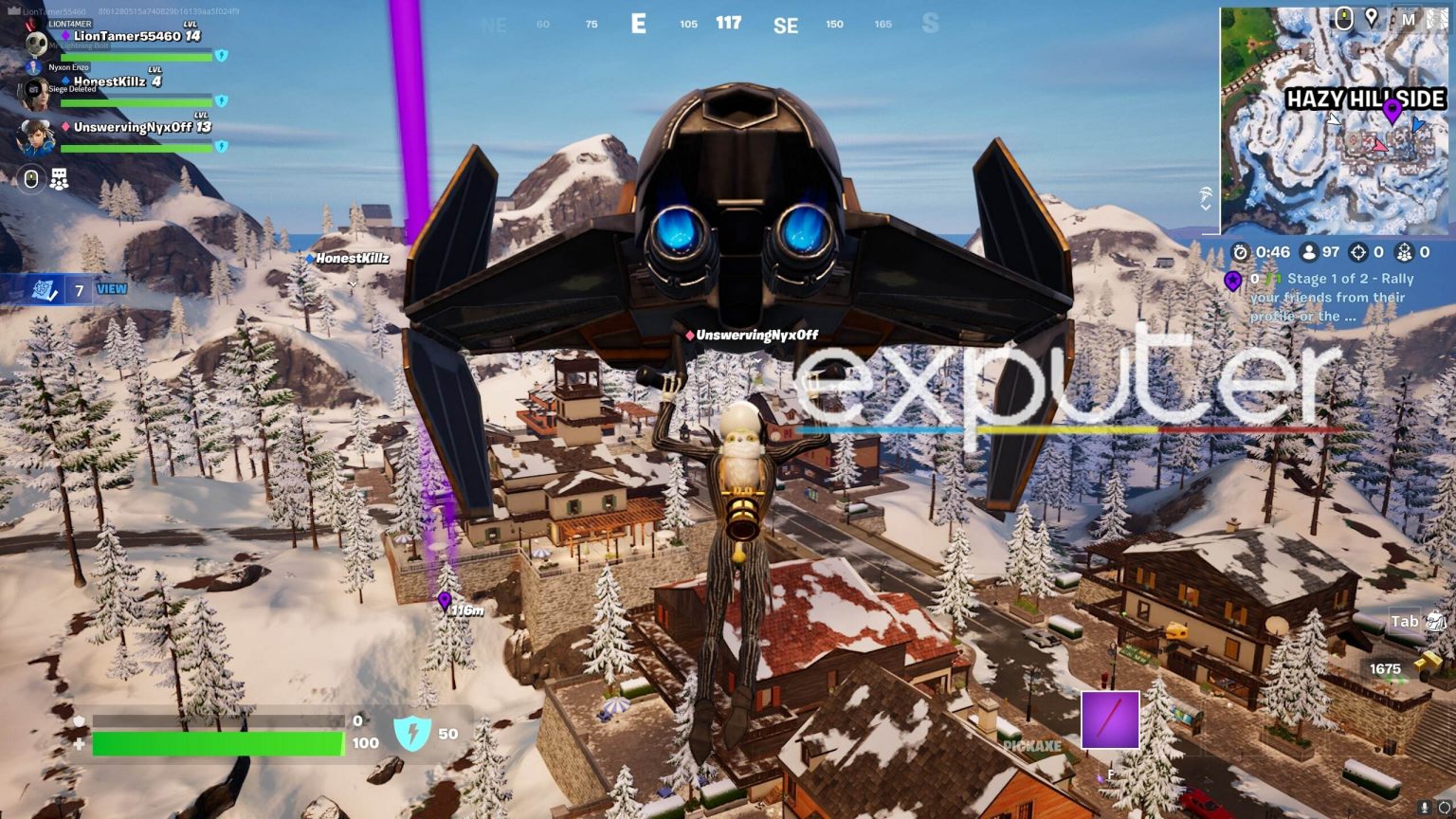The image size is (1456, 819).
Task: Expand the minimap to the full map
Action: (1409, 20)
